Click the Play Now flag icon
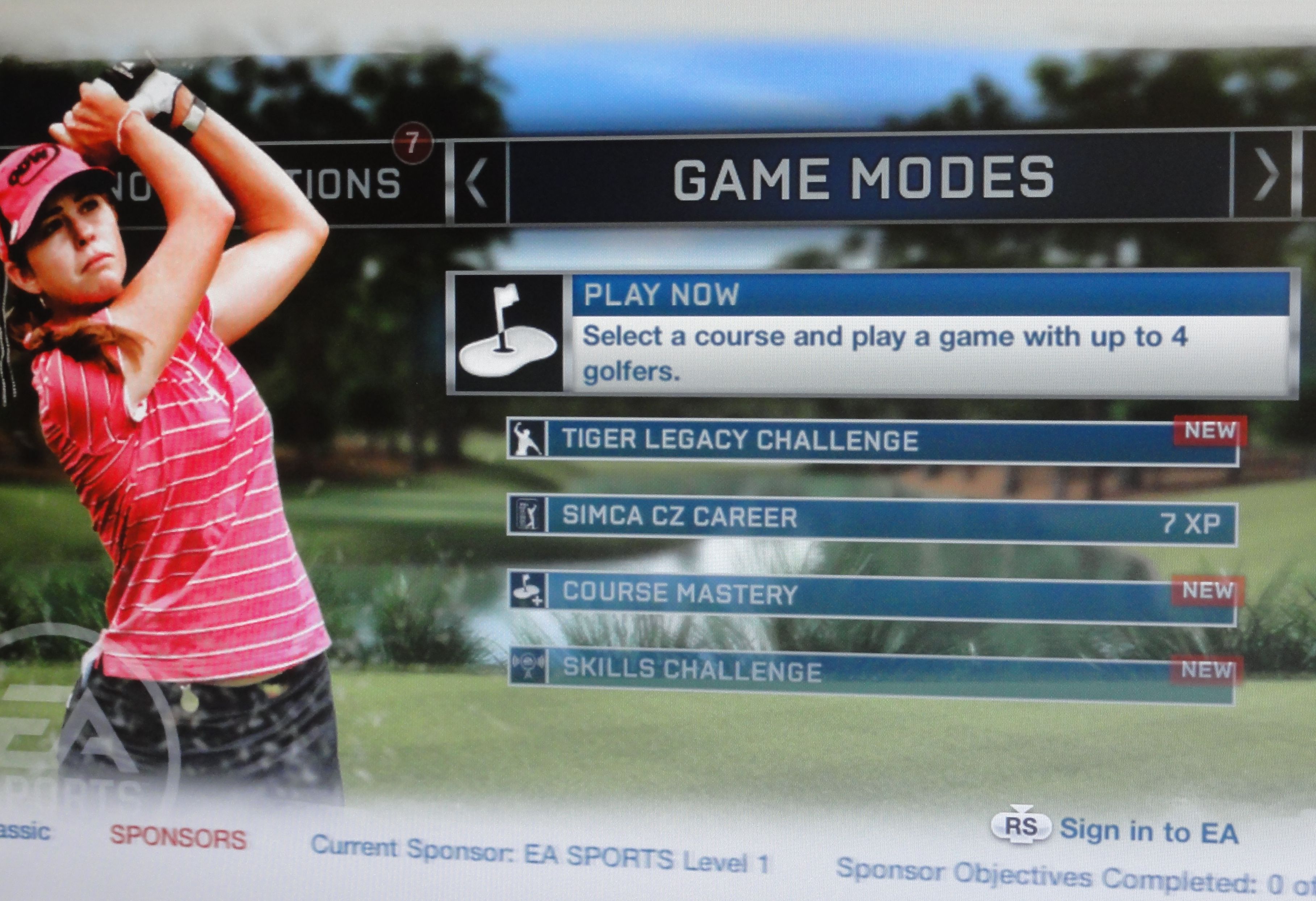This screenshot has height=901, width=1316. click(x=507, y=334)
